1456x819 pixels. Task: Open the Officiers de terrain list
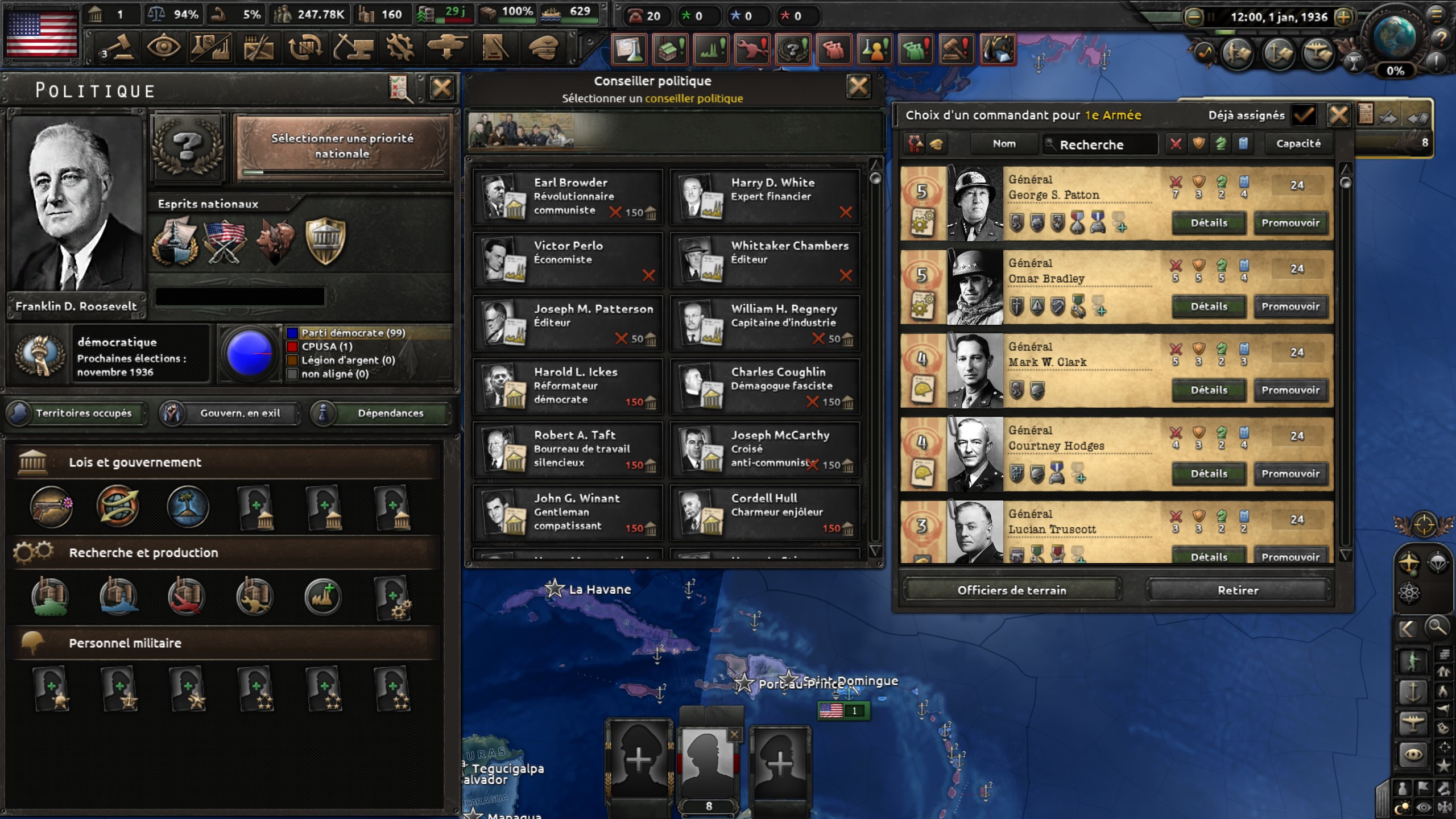pyautogui.click(x=1011, y=590)
